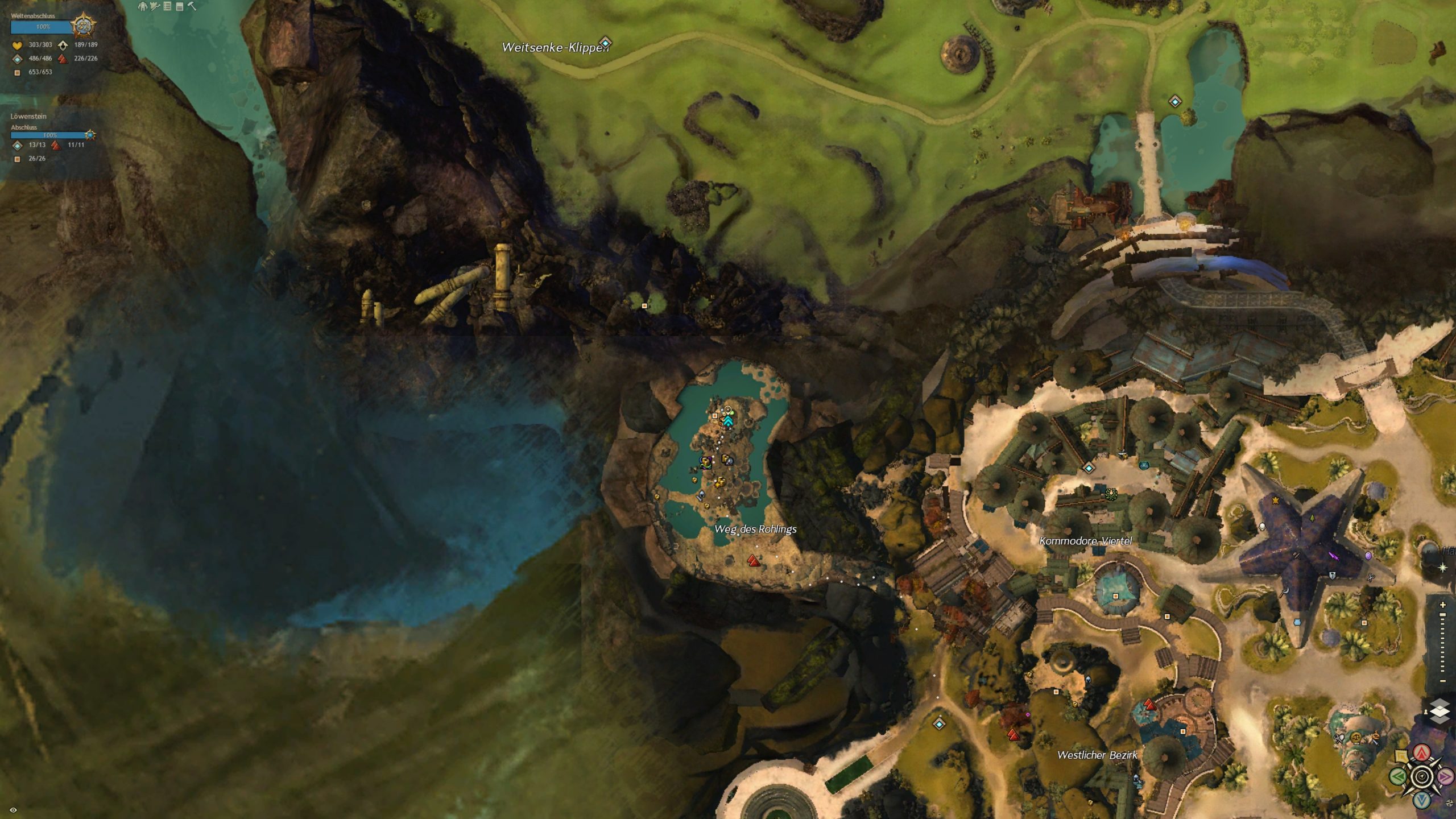The image size is (1456, 819).
Task: Select the hammer icon in the top toolbar
Action: [192, 6]
